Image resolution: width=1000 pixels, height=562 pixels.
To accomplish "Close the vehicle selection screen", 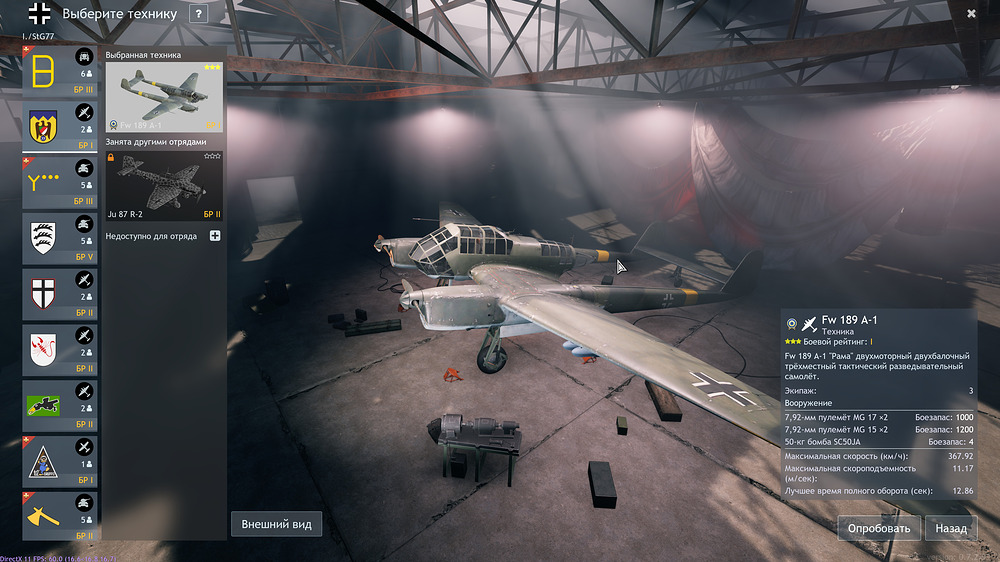I will [971, 14].
